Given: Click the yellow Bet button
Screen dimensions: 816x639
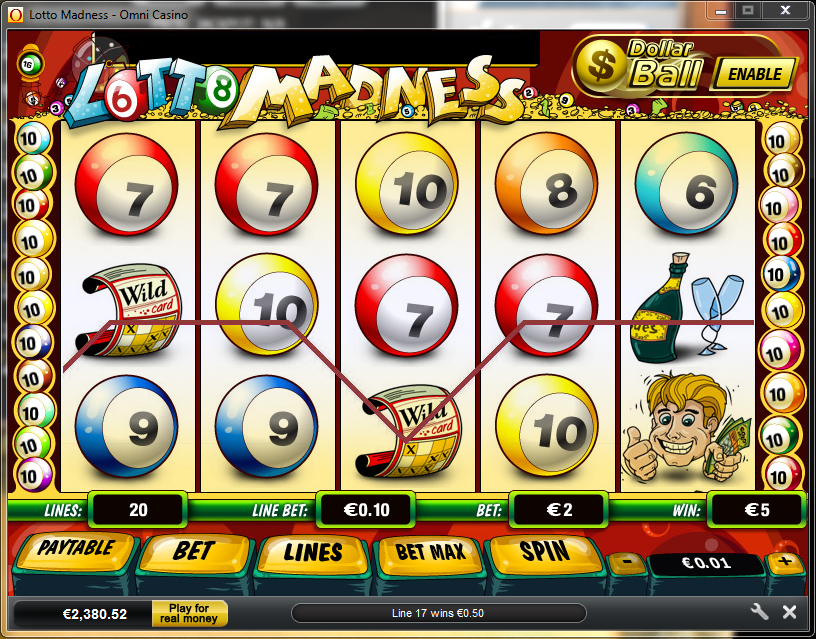Looking at the screenshot, I should click(194, 552).
